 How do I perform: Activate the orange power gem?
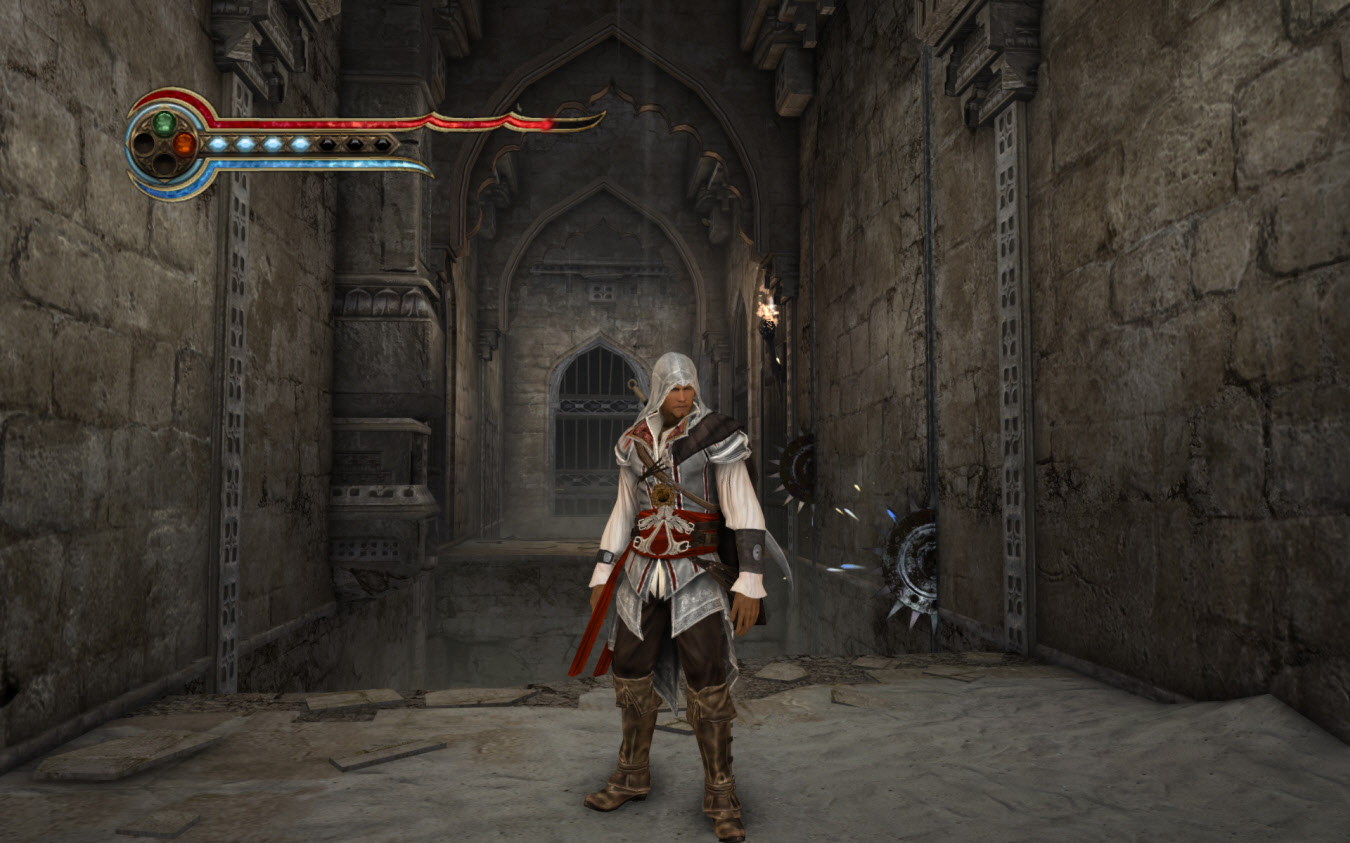185,144
